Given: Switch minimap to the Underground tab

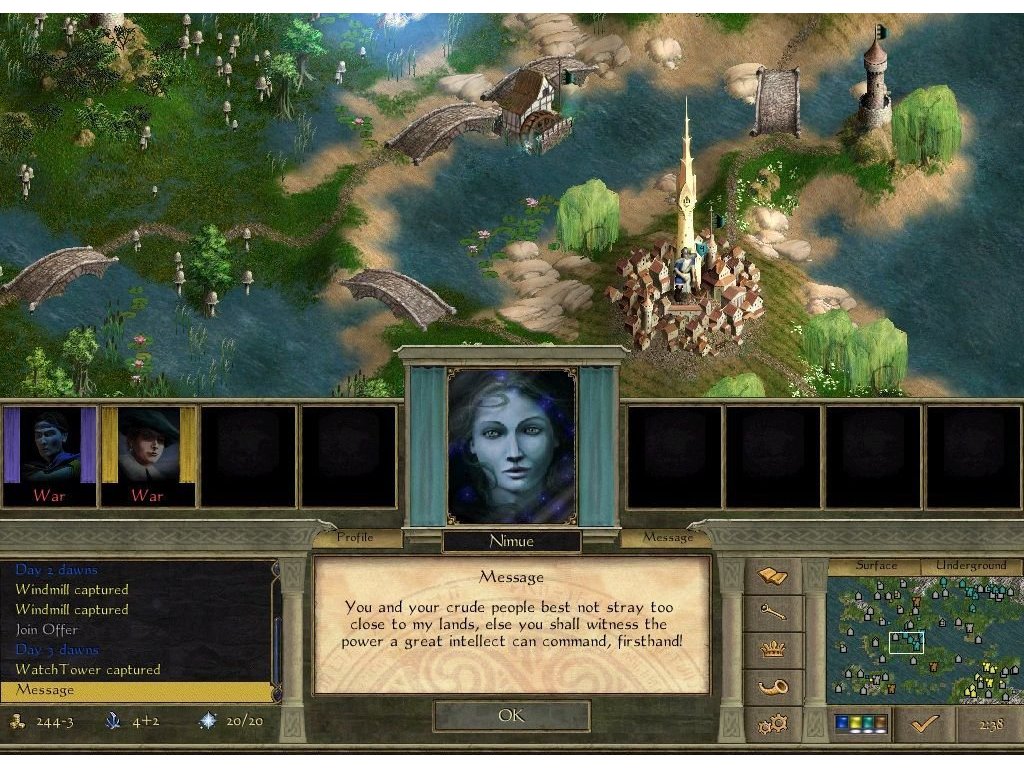Looking at the screenshot, I should click(970, 566).
